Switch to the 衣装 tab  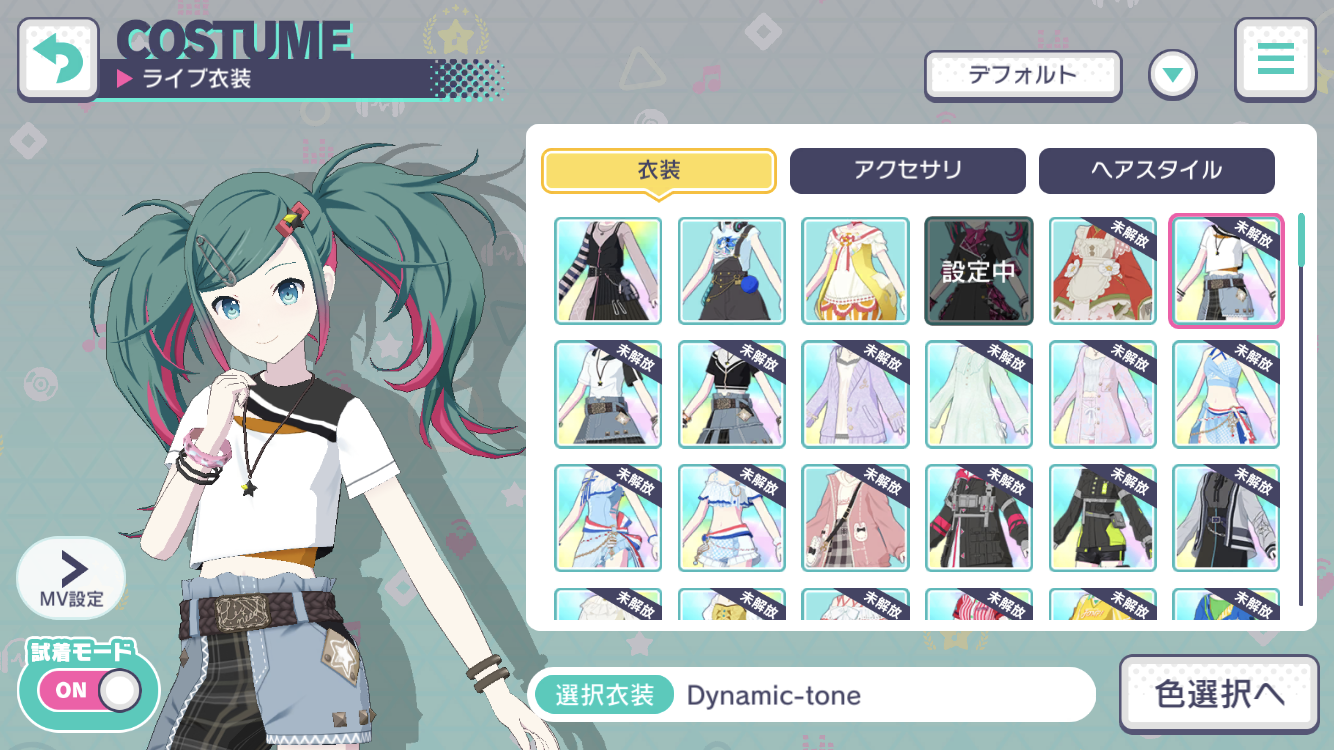[x=658, y=171]
